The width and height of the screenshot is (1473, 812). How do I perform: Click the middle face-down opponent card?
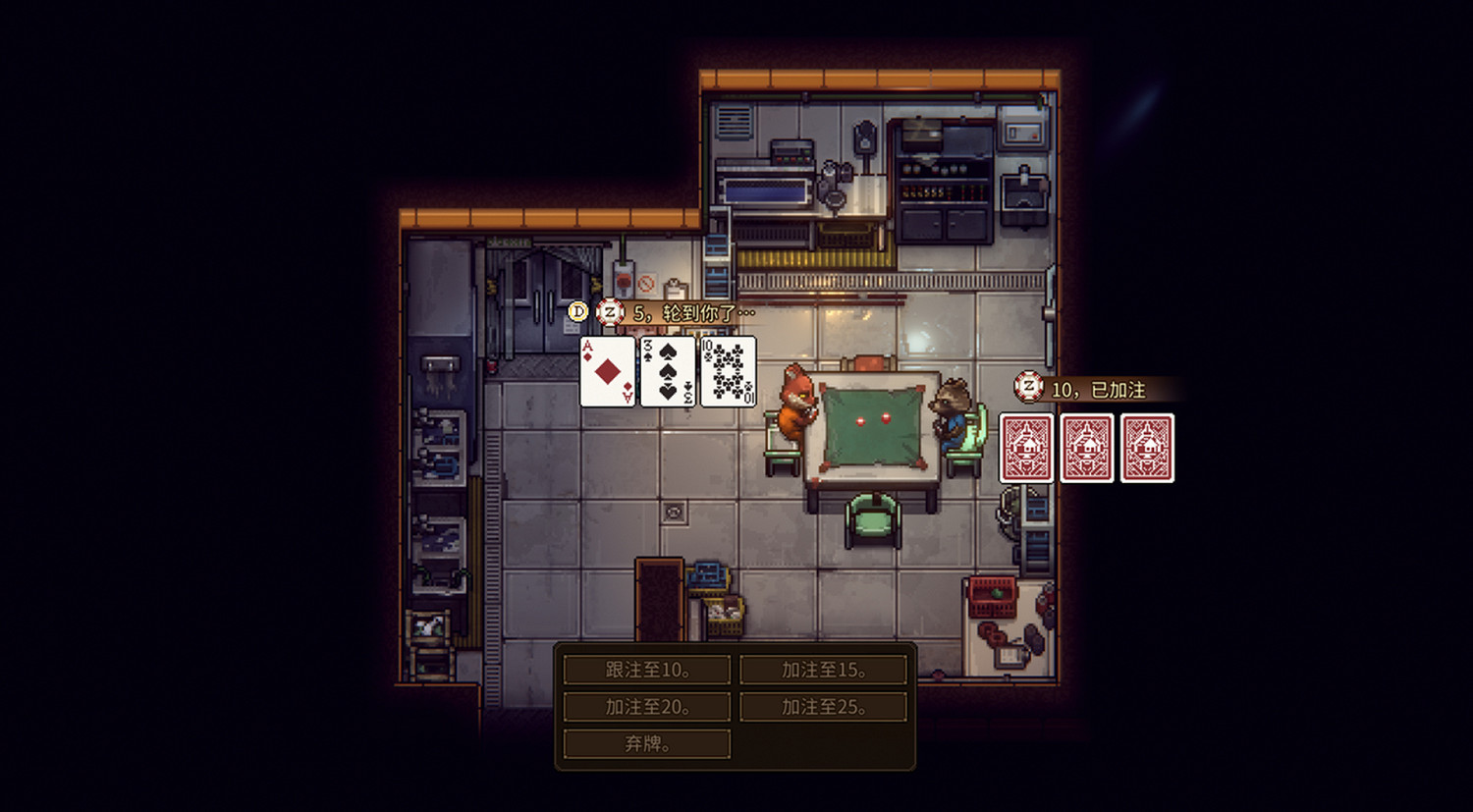click(1086, 448)
